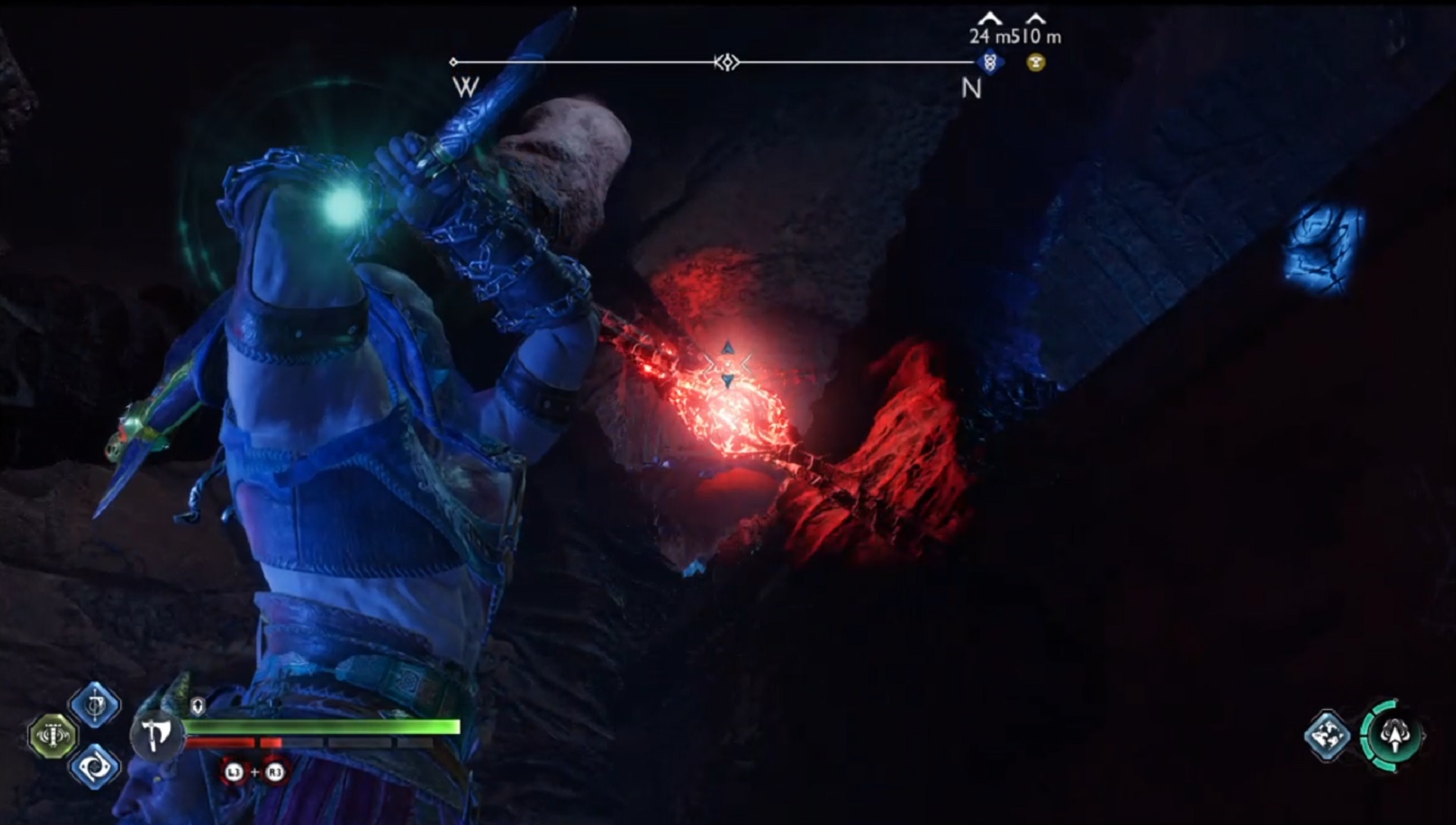Image resolution: width=1456 pixels, height=825 pixels.
Task: Click the small shield indicator above health
Action: coord(198,707)
